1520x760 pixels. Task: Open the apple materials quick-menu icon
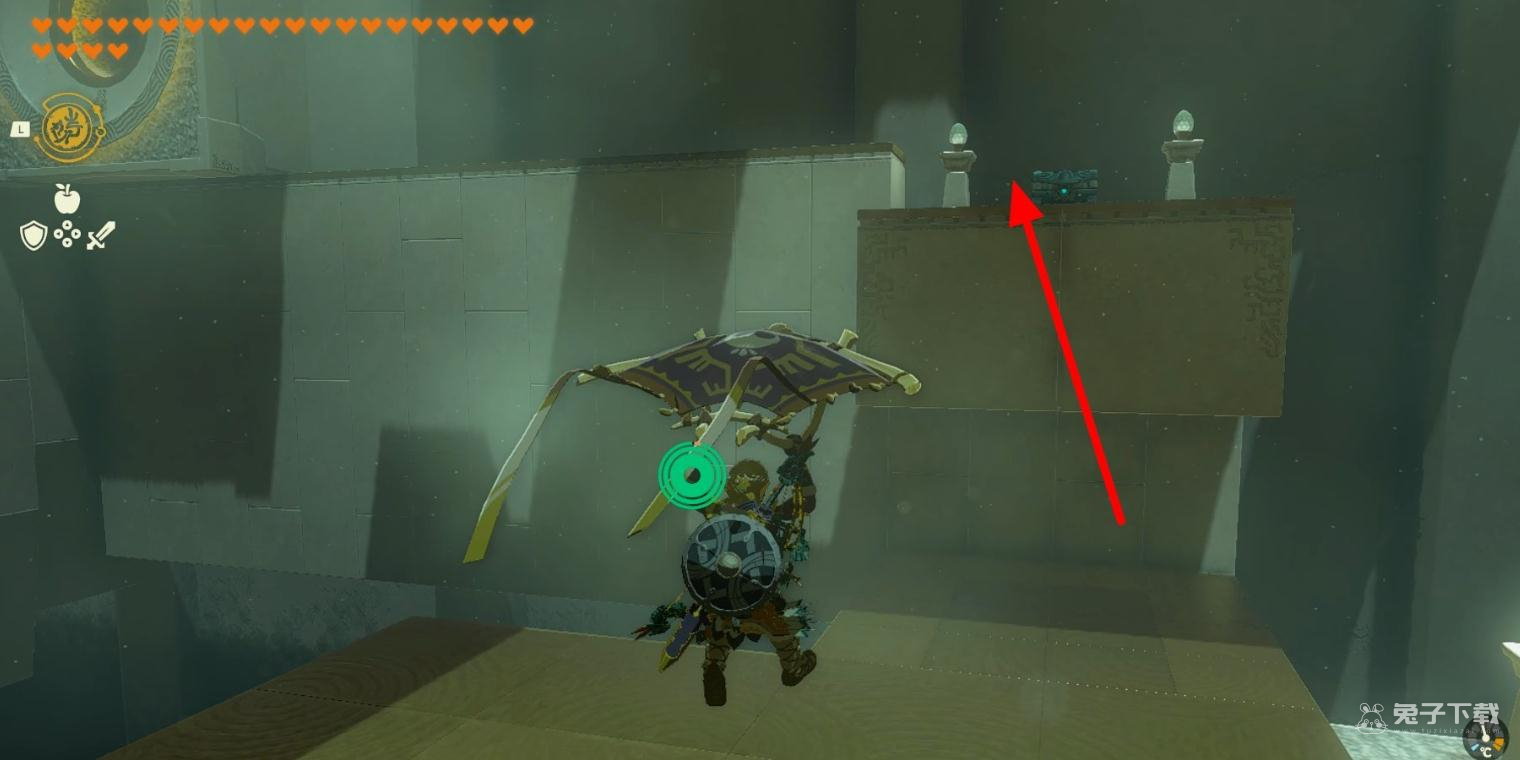[67, 200]
